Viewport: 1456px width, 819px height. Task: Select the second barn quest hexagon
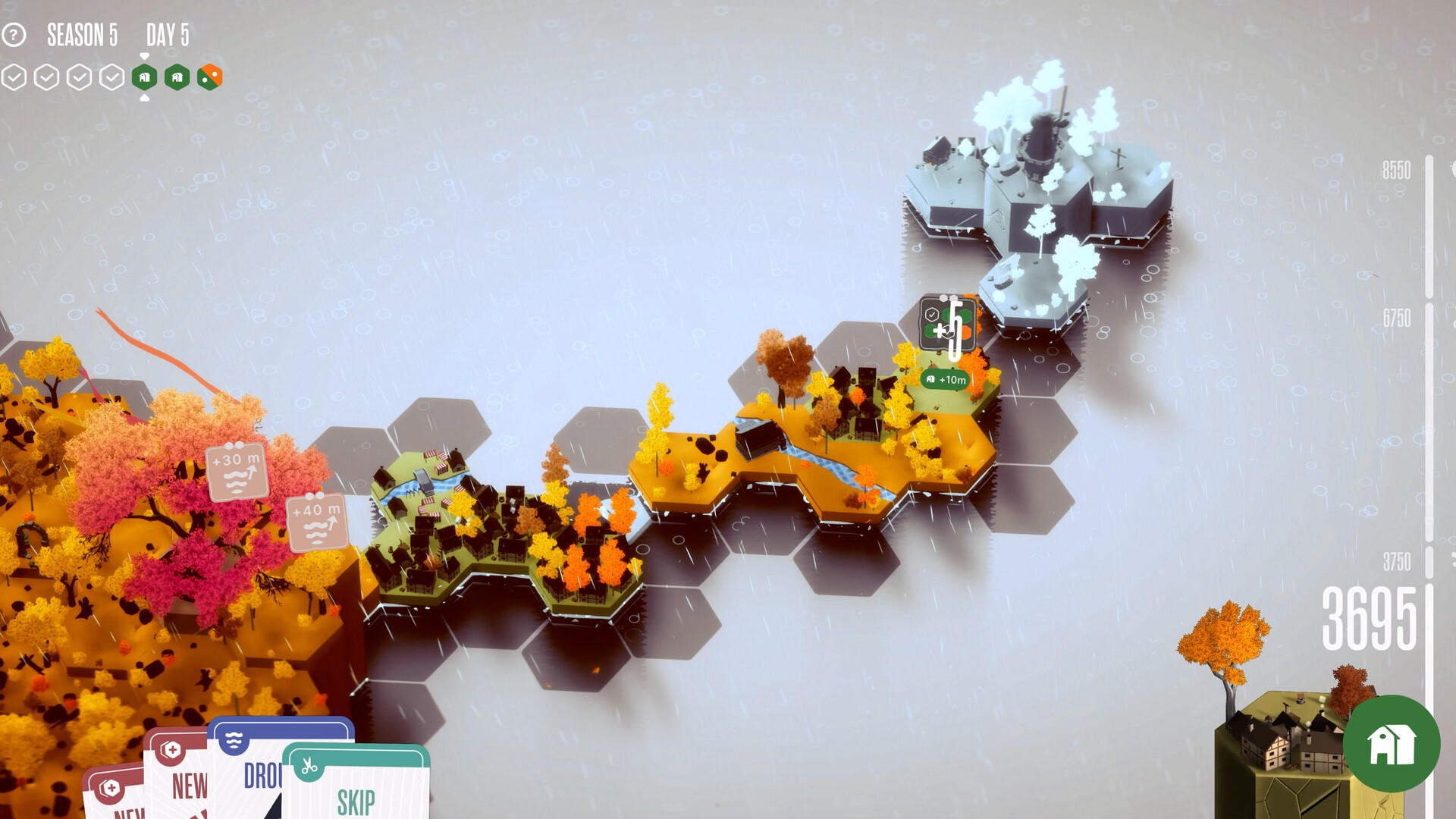176,76
